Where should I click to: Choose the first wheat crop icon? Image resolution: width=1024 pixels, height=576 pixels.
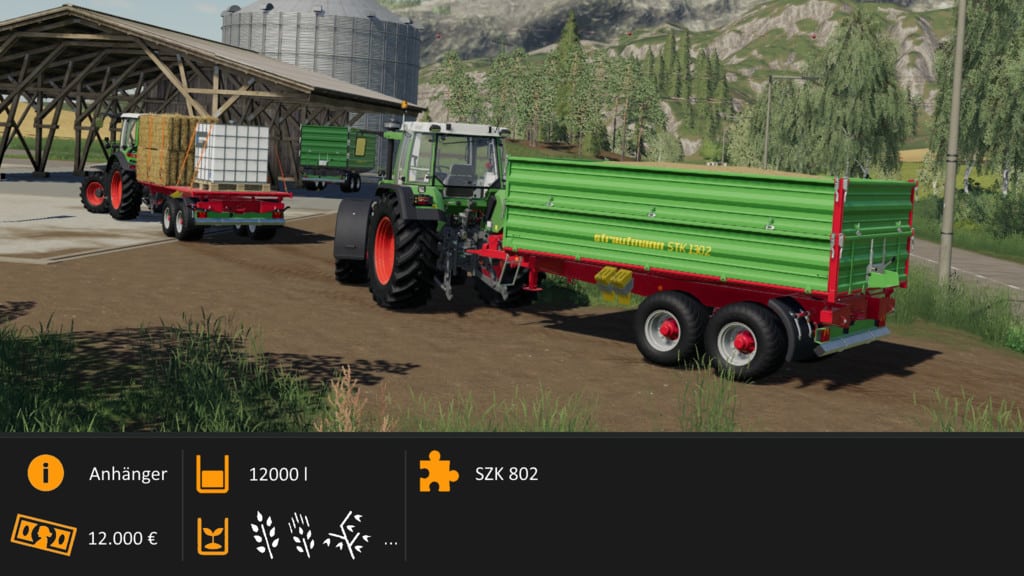pos(265,535)
